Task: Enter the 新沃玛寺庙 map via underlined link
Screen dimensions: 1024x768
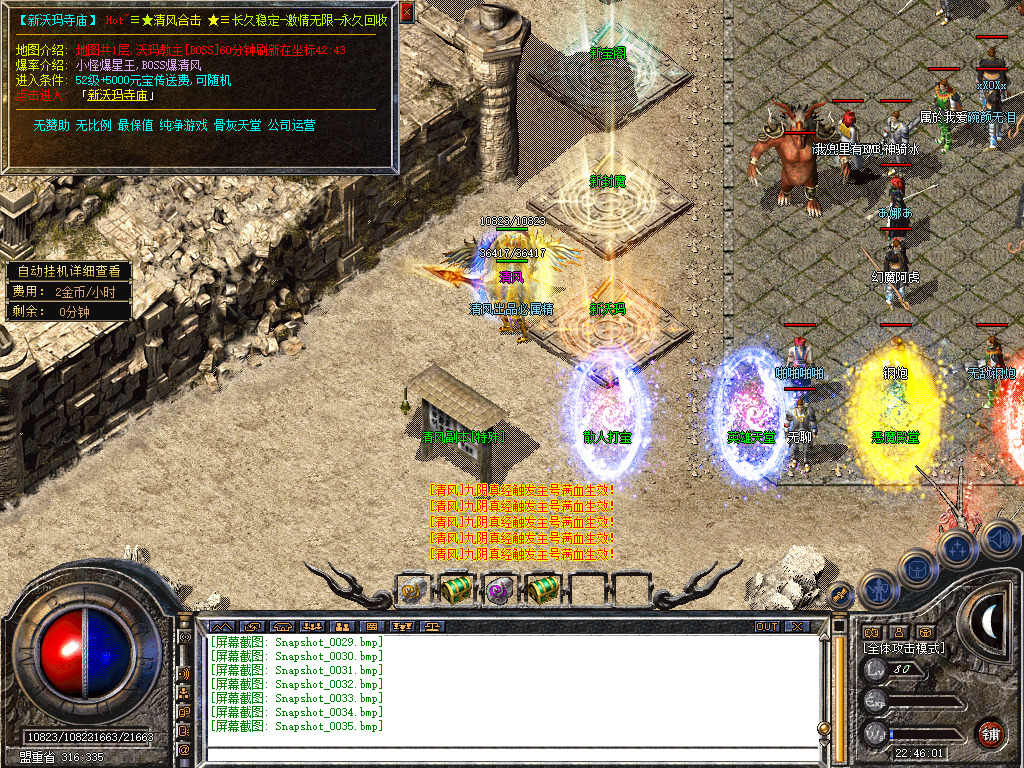Action: [118, 96]
